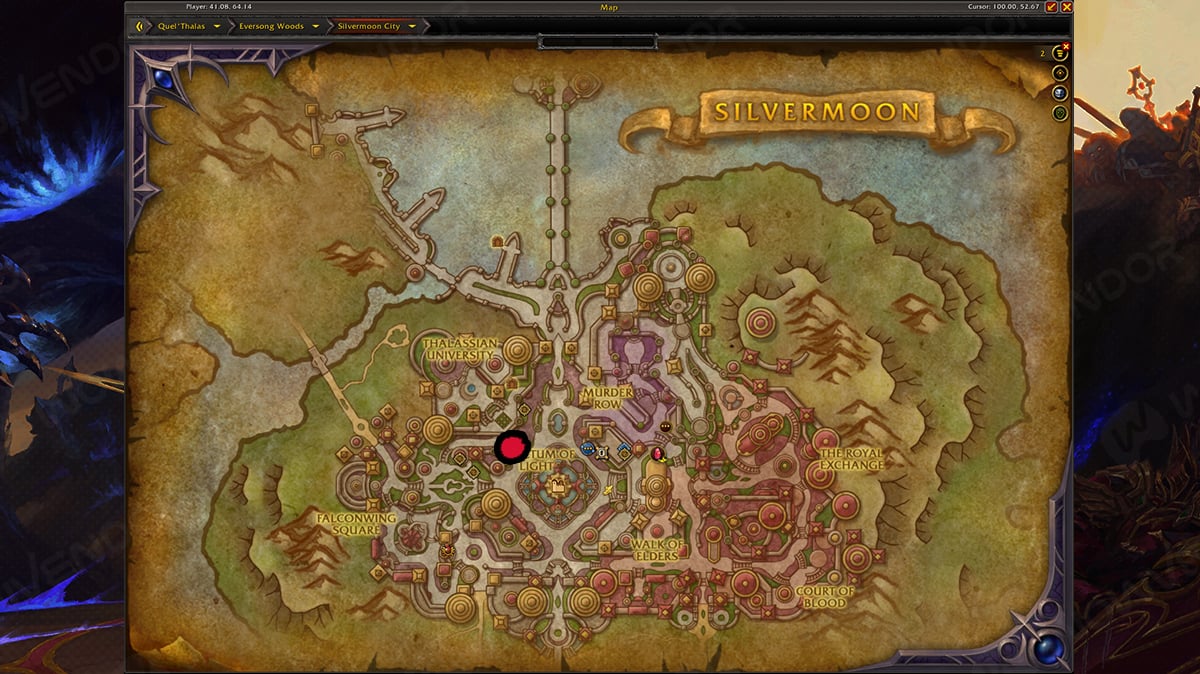Minimize the map with the arrow button
This screenshot has height=674, width=1200.
click(x=1051, y=7)
